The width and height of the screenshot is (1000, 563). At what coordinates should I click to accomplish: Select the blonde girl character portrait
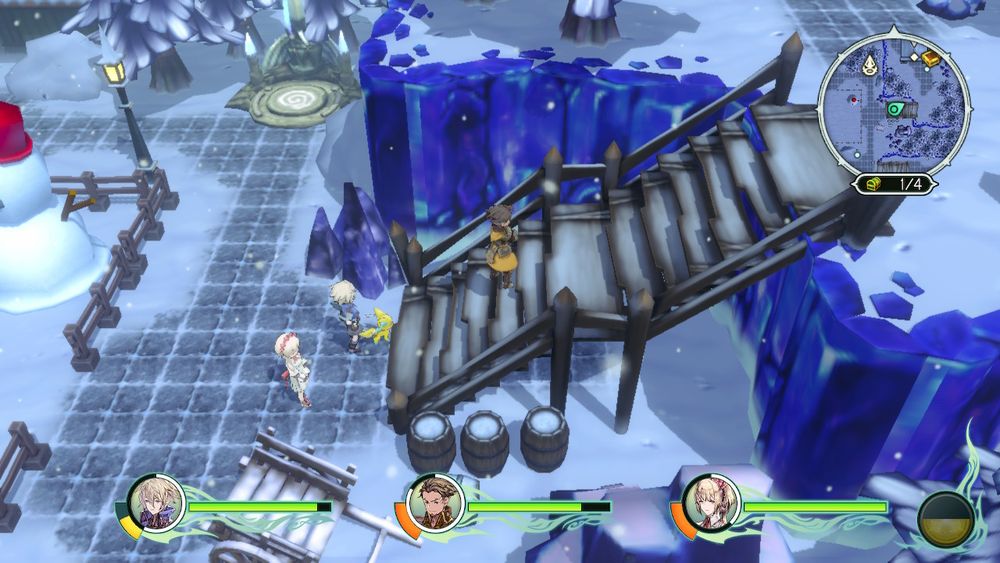pos(711,502)
